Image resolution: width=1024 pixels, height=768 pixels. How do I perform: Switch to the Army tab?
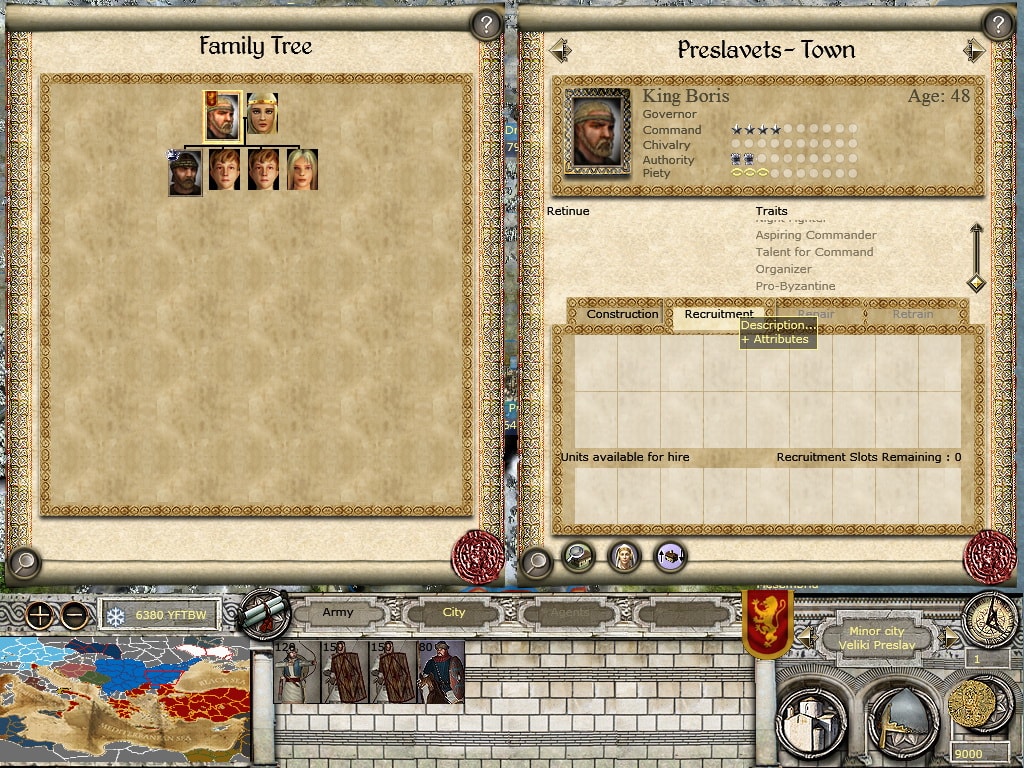point(338,612)
